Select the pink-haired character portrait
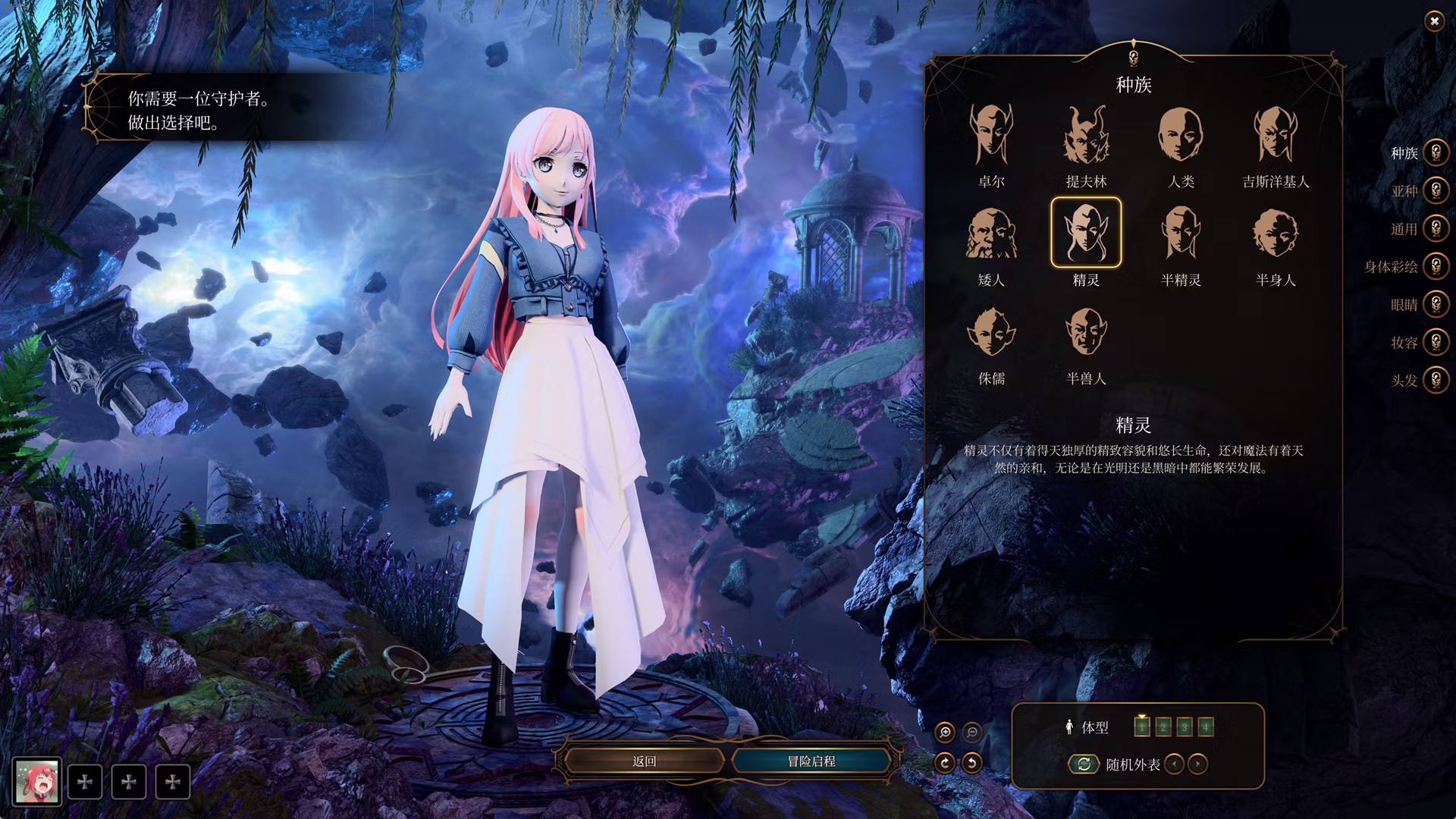The image size is (1456, 819). (x=37, y=781)
